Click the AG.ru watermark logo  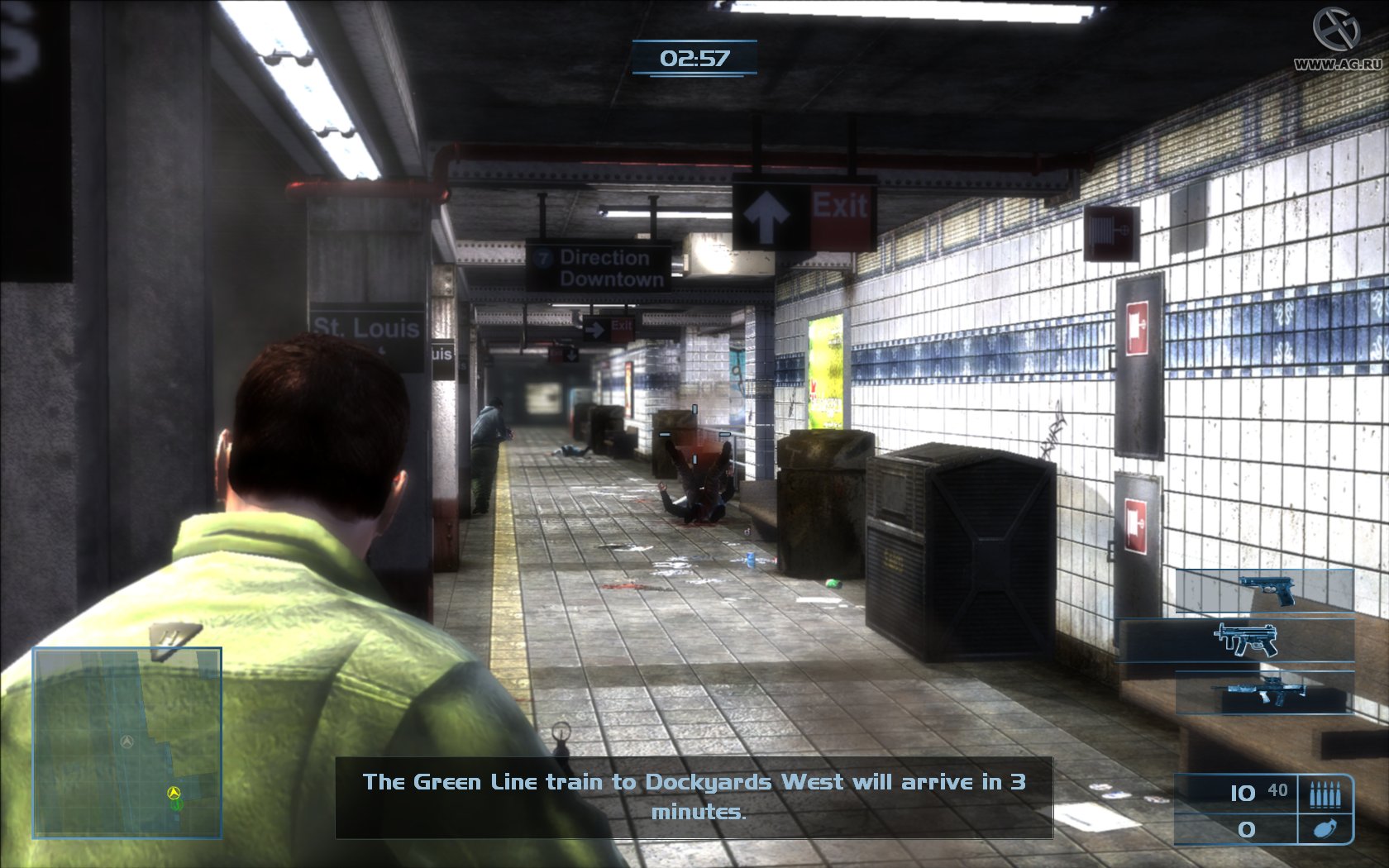[1337, 39]
